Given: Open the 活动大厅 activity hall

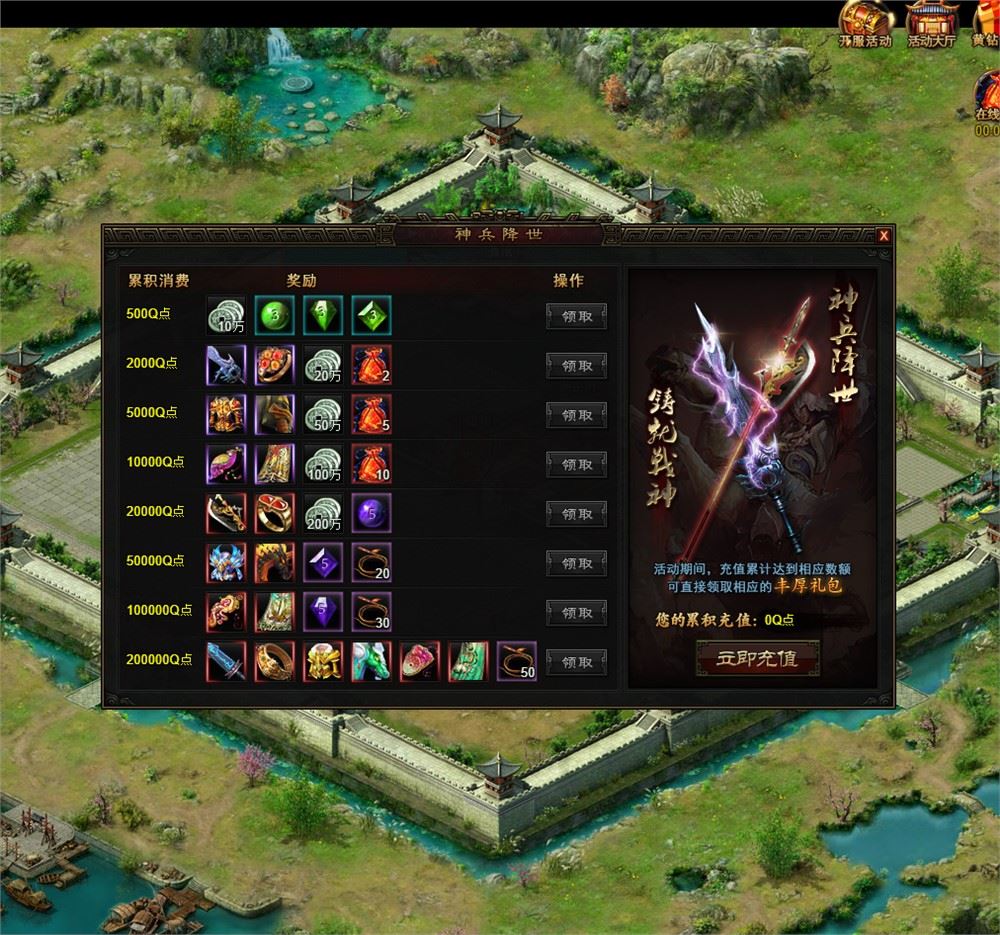Looking at the screenshot, I should click(932, 22).
